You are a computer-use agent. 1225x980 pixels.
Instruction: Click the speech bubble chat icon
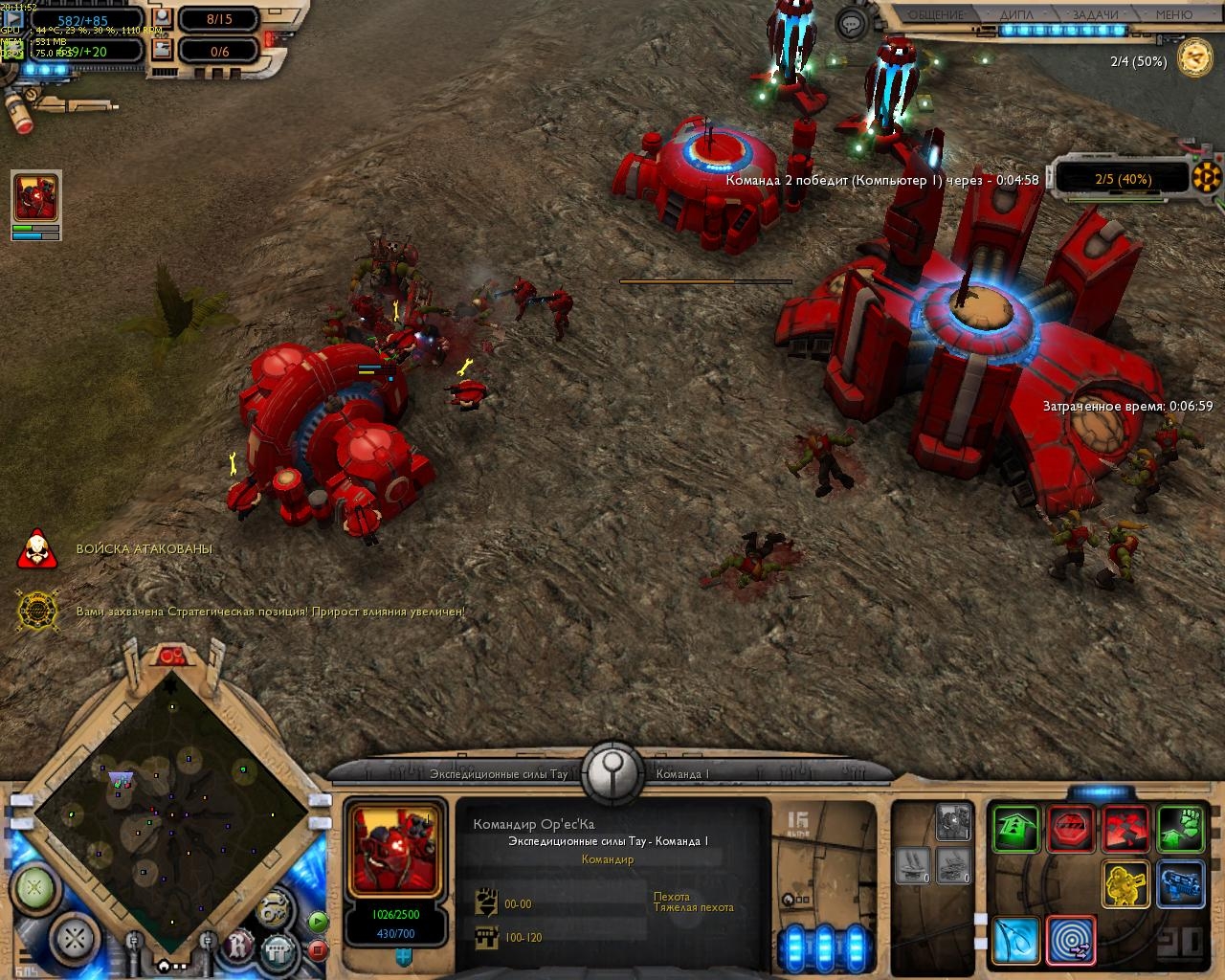[851, 24]
